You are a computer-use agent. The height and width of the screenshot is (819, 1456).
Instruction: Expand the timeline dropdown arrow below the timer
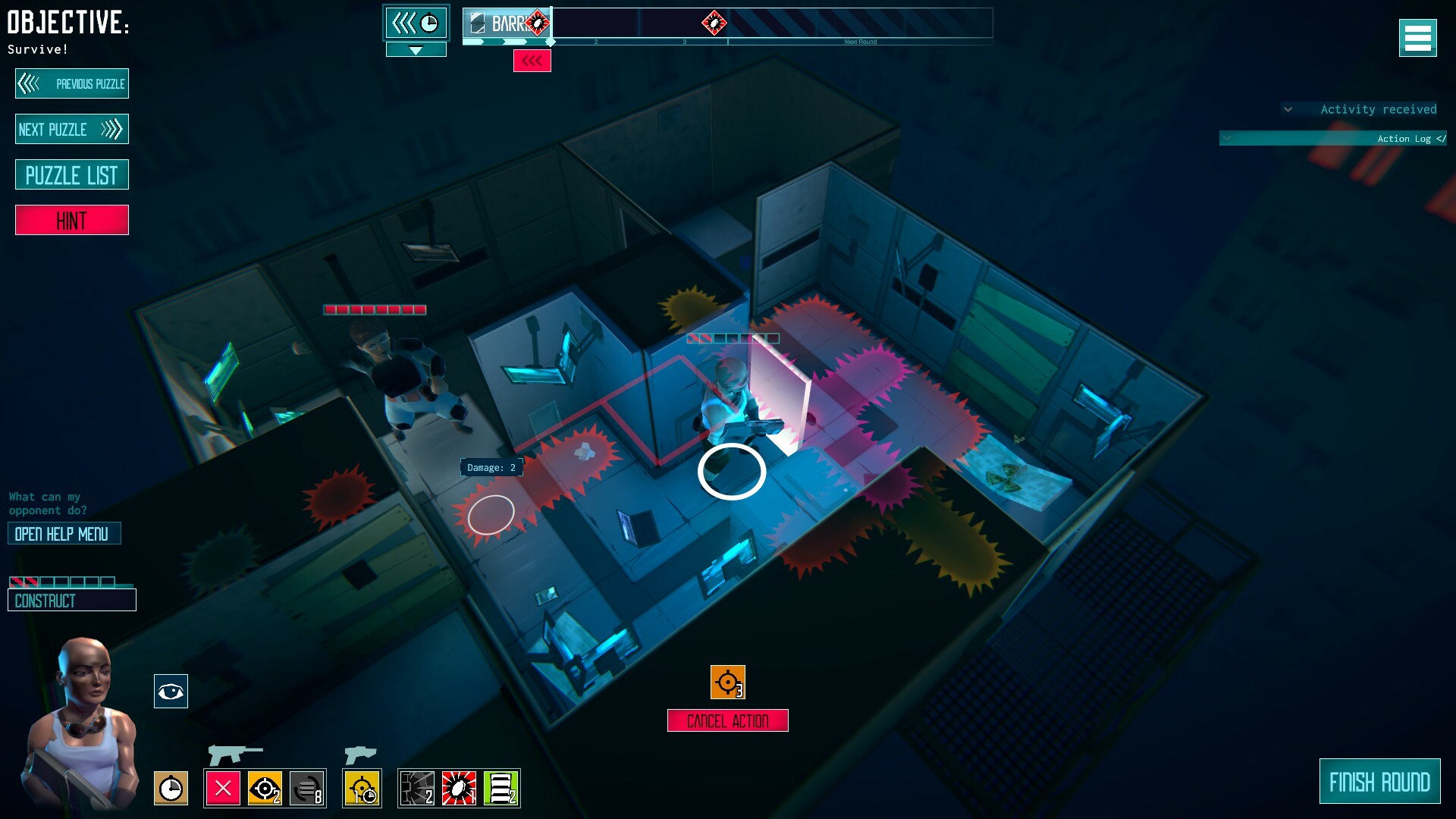coord(416,49)
